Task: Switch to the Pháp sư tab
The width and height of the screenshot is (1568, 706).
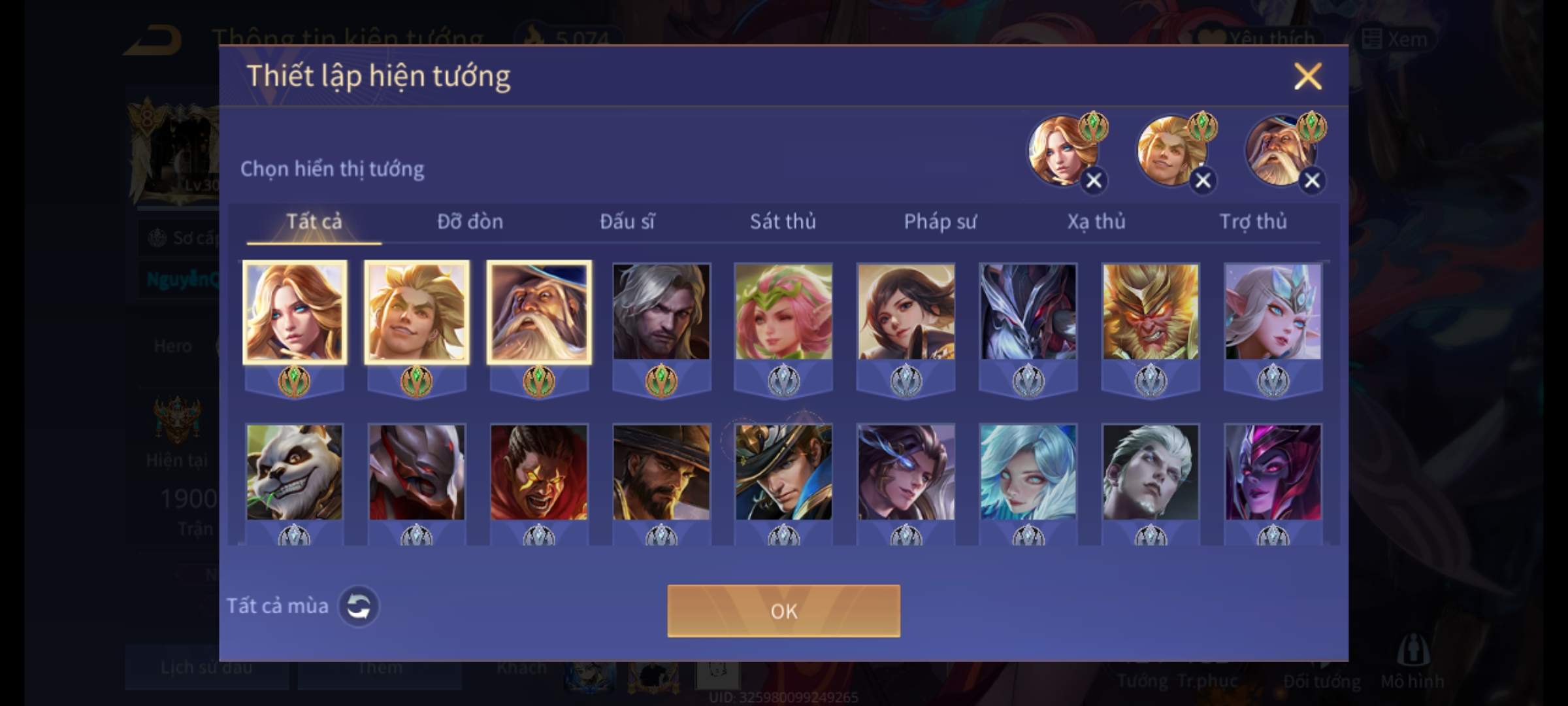Action: pos(939,222)
